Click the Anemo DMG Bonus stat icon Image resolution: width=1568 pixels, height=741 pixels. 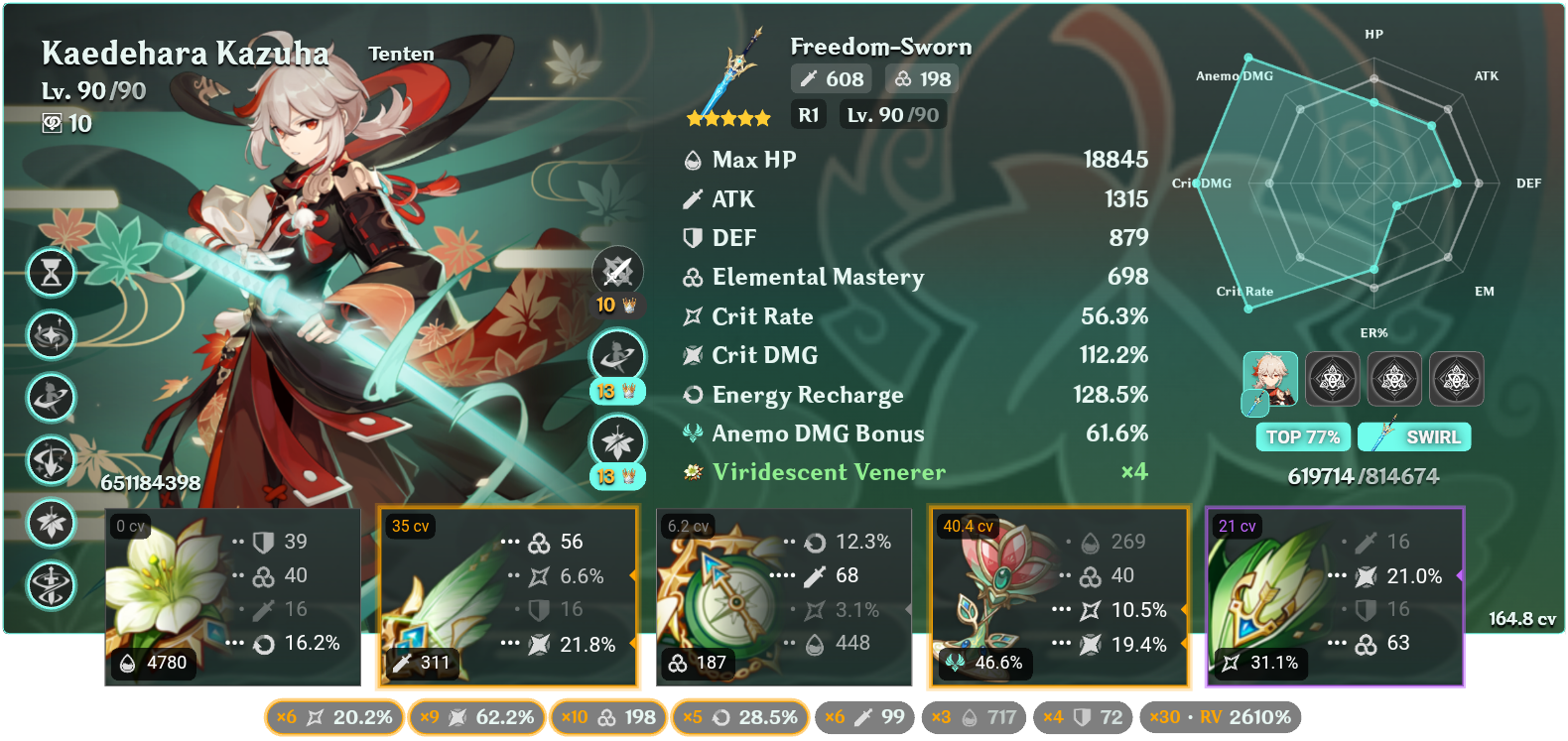(x=692, y=433)
